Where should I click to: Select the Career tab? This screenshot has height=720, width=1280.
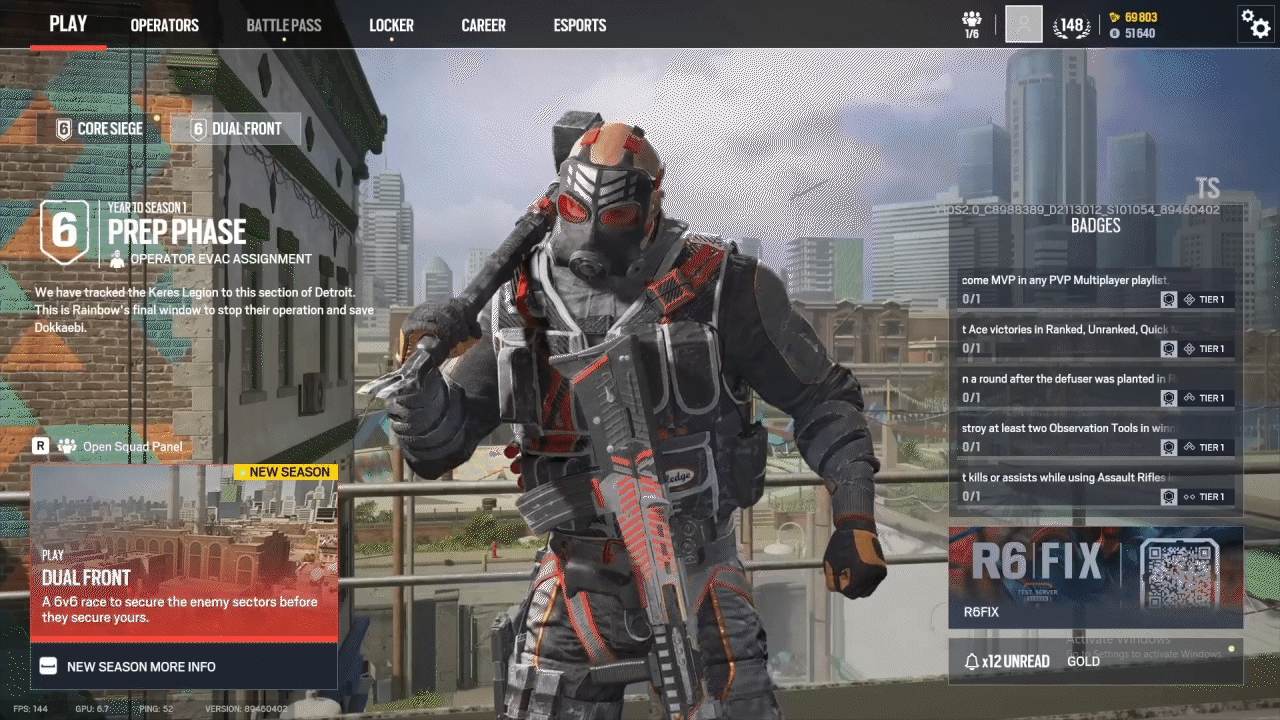[483, 25]
